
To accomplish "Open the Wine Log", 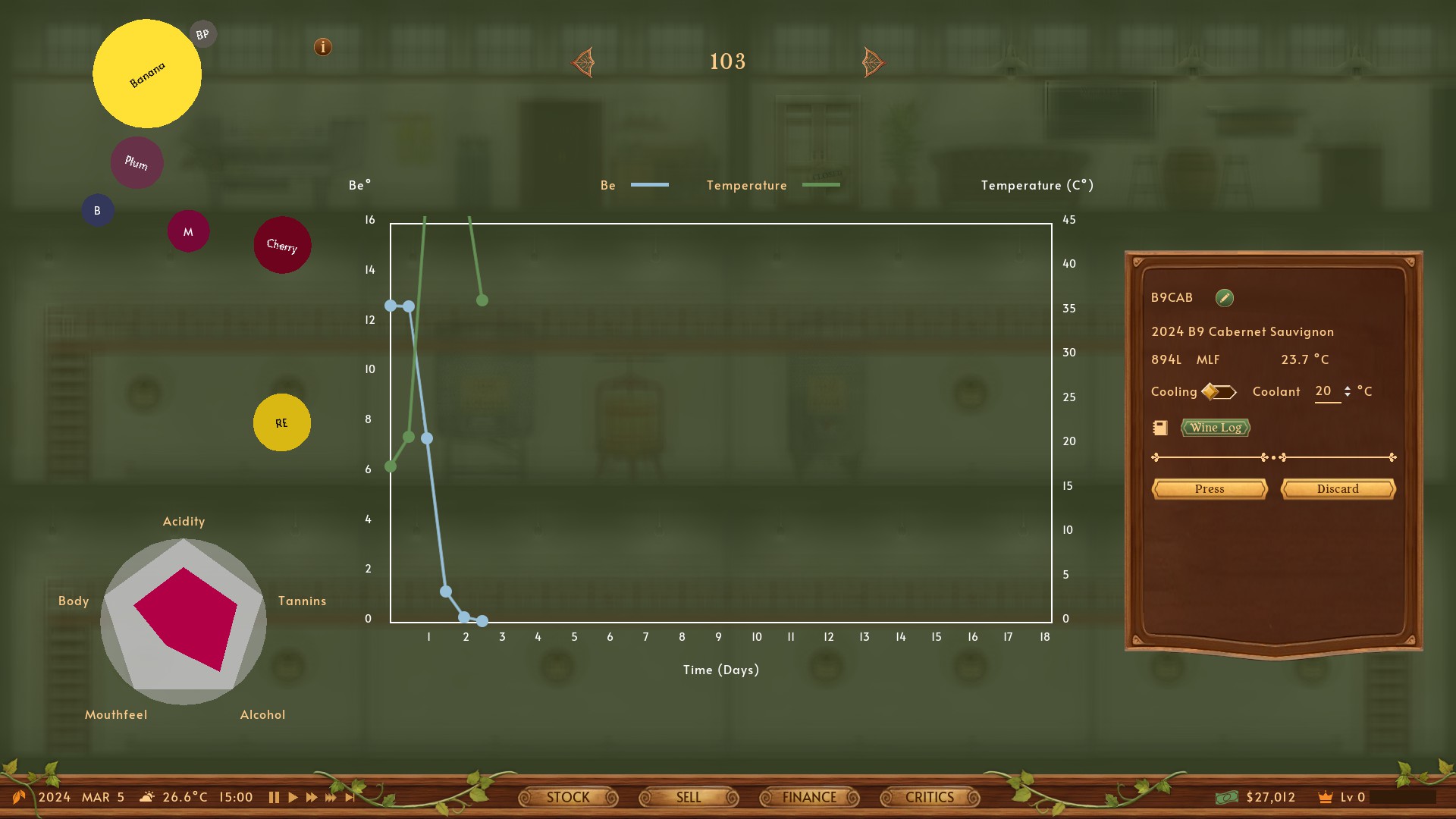I will (x=1215, y=428).
